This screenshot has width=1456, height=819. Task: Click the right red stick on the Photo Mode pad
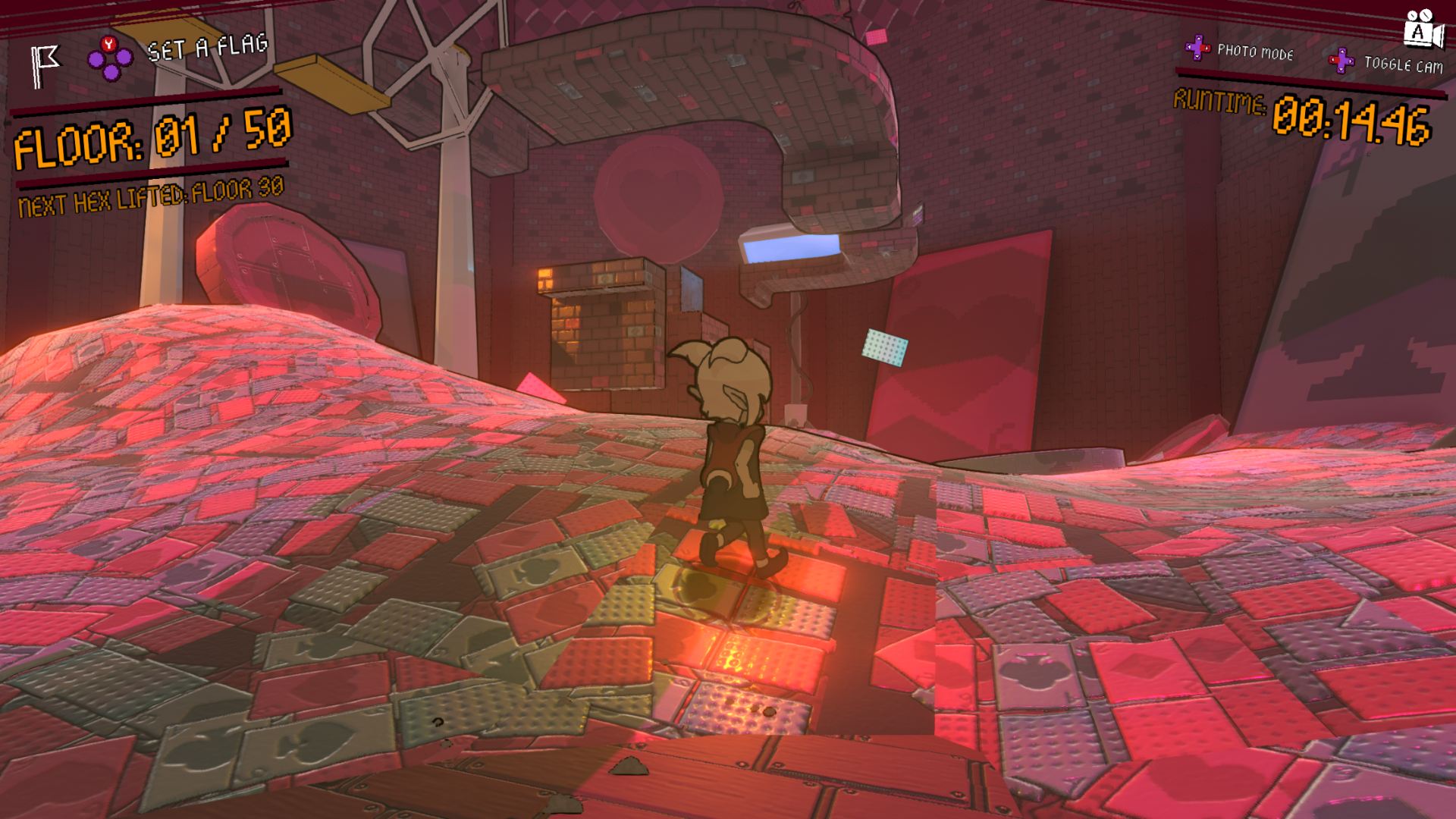click(x=1205, y=48)
